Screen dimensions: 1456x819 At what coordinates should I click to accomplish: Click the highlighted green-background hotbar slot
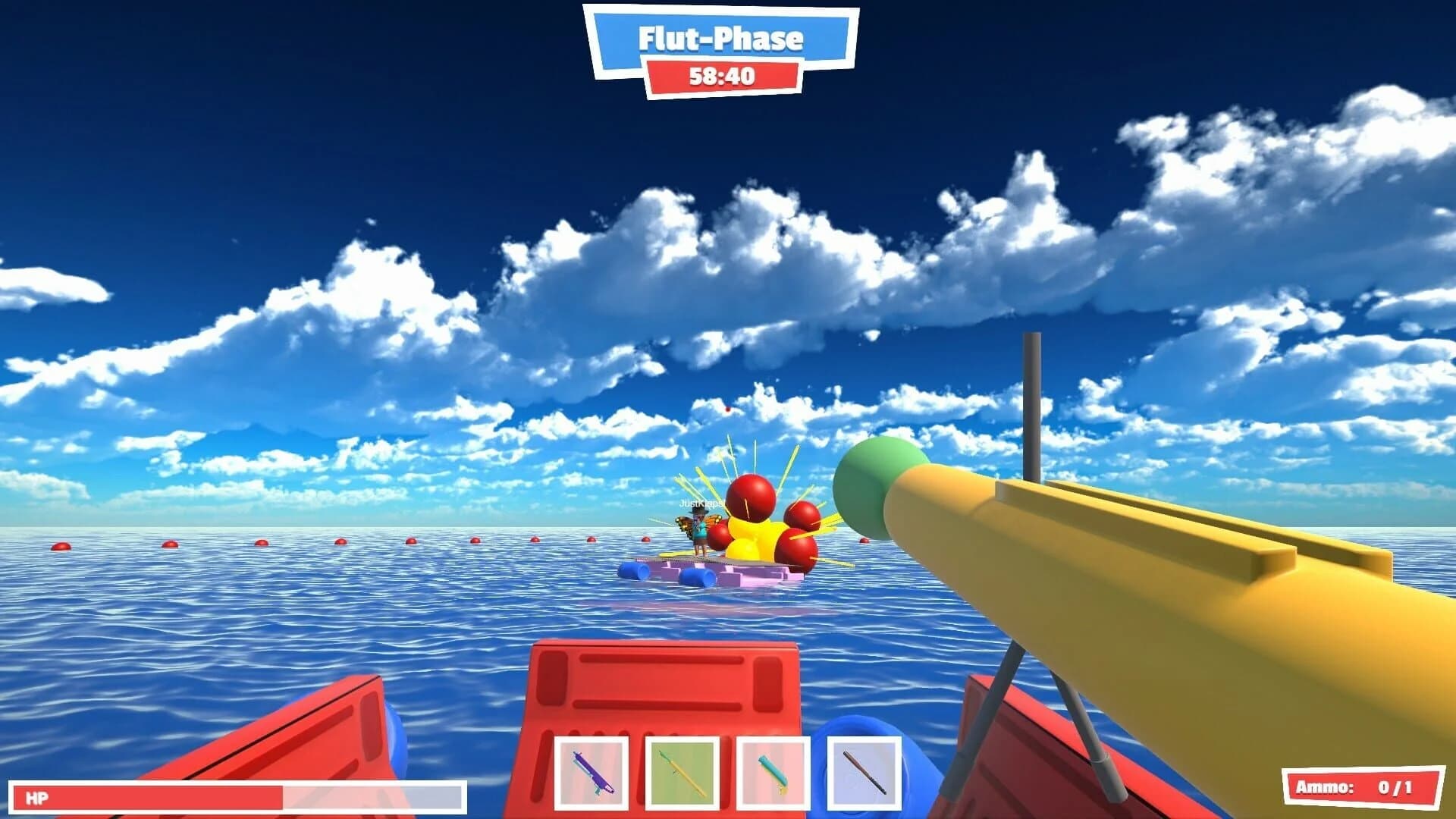[682, 772]
